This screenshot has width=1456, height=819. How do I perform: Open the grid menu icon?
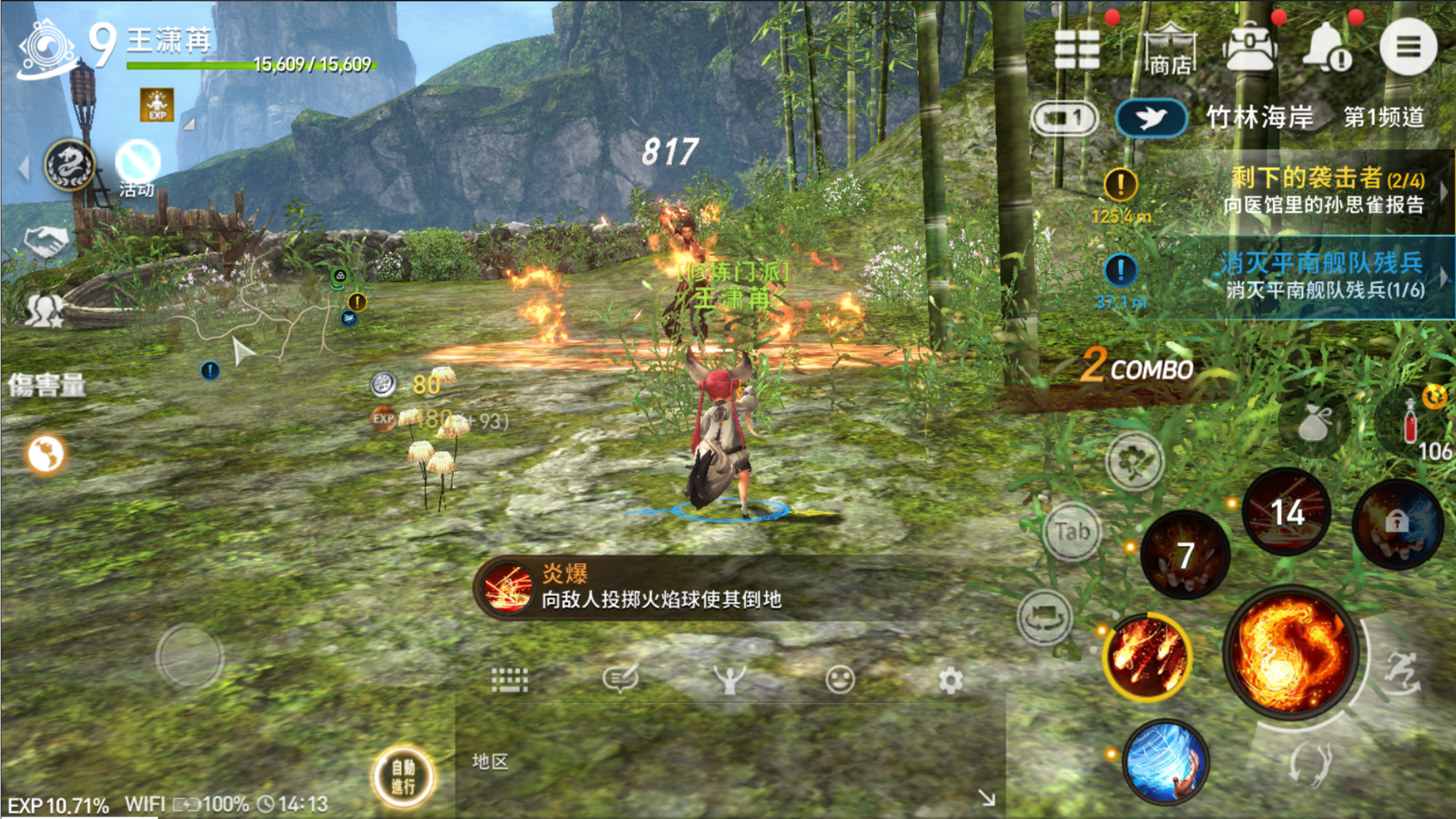pos(1077,49)
